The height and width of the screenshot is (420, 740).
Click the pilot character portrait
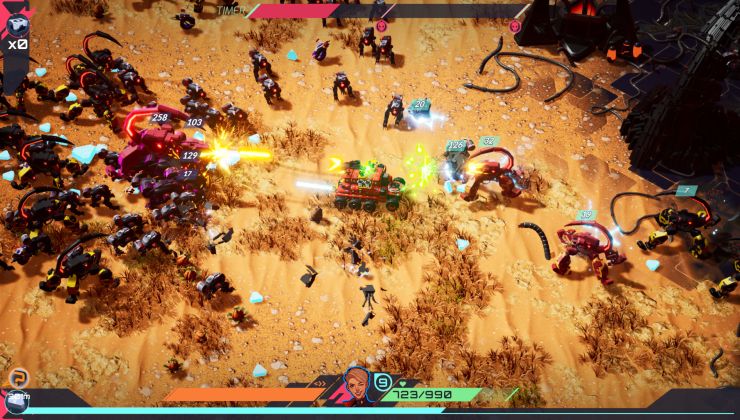357,384
